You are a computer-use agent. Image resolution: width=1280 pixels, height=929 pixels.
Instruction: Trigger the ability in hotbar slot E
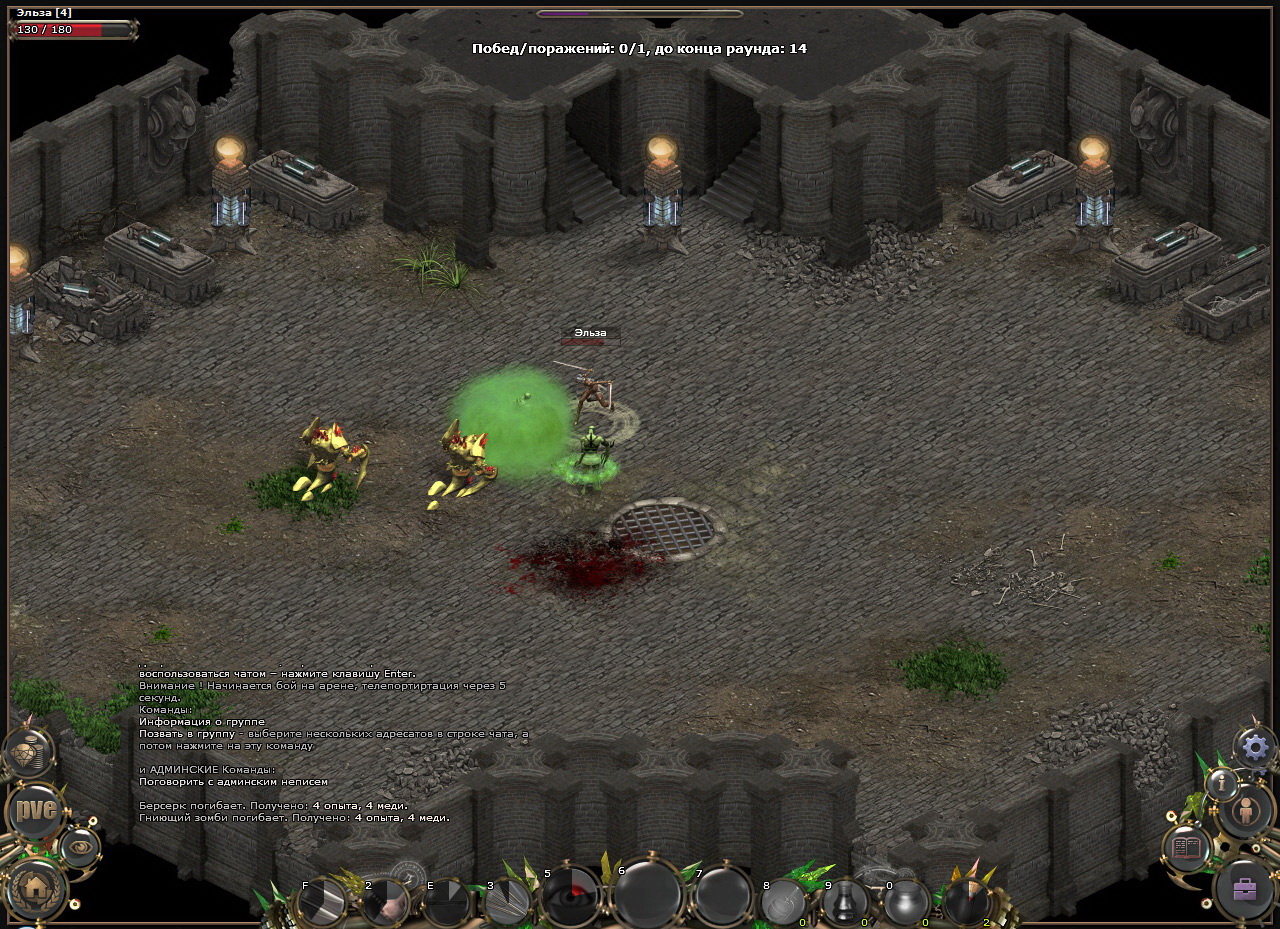click(447, 901)
